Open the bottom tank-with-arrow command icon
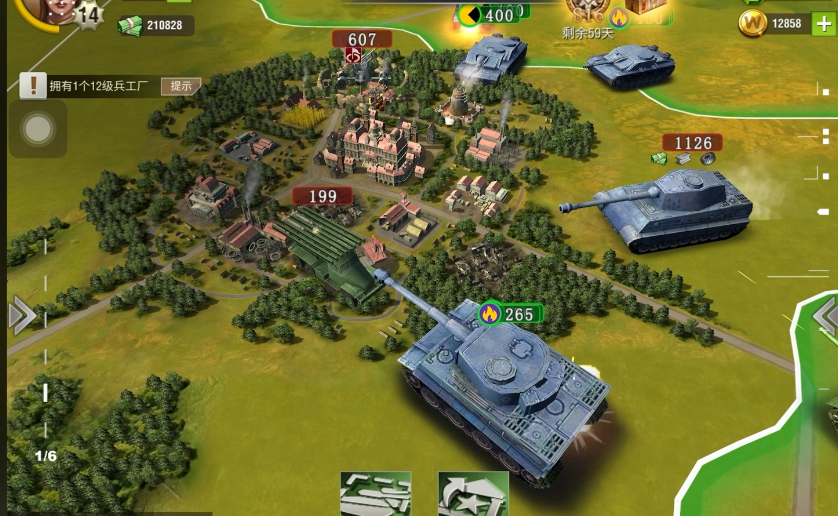 tap(473, 494)
